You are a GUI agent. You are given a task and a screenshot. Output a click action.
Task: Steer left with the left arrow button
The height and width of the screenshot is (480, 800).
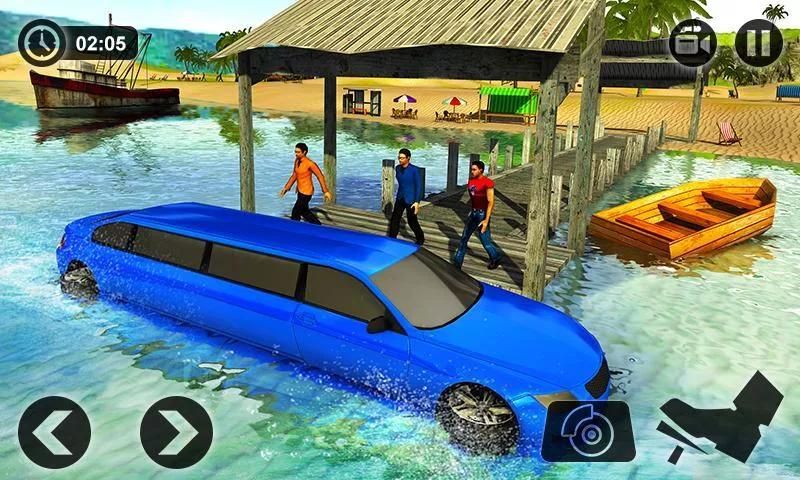coord(54,432)
